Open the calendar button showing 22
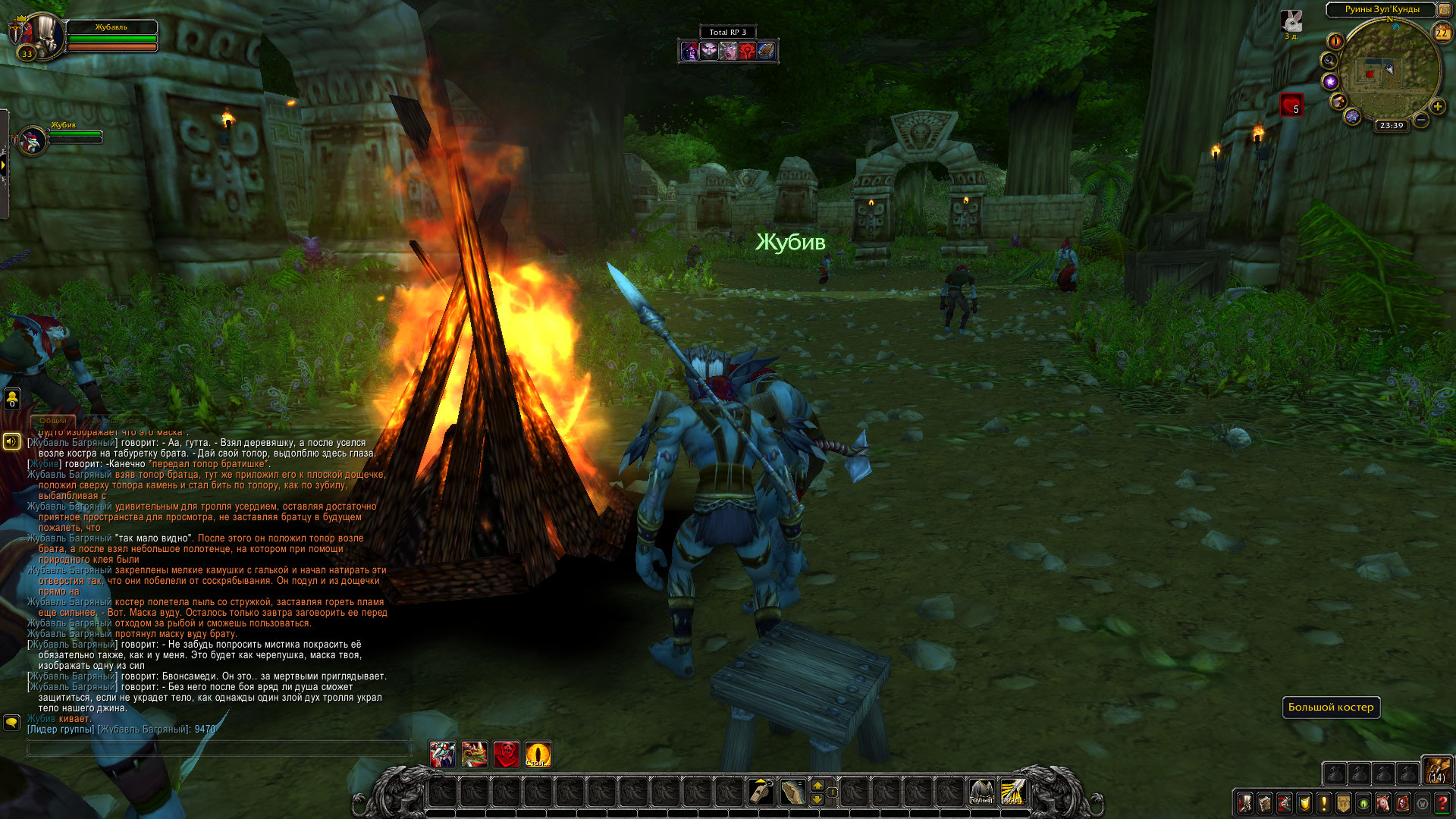The height and width of the screenshot is (819, 1456). pos(1442,33)
